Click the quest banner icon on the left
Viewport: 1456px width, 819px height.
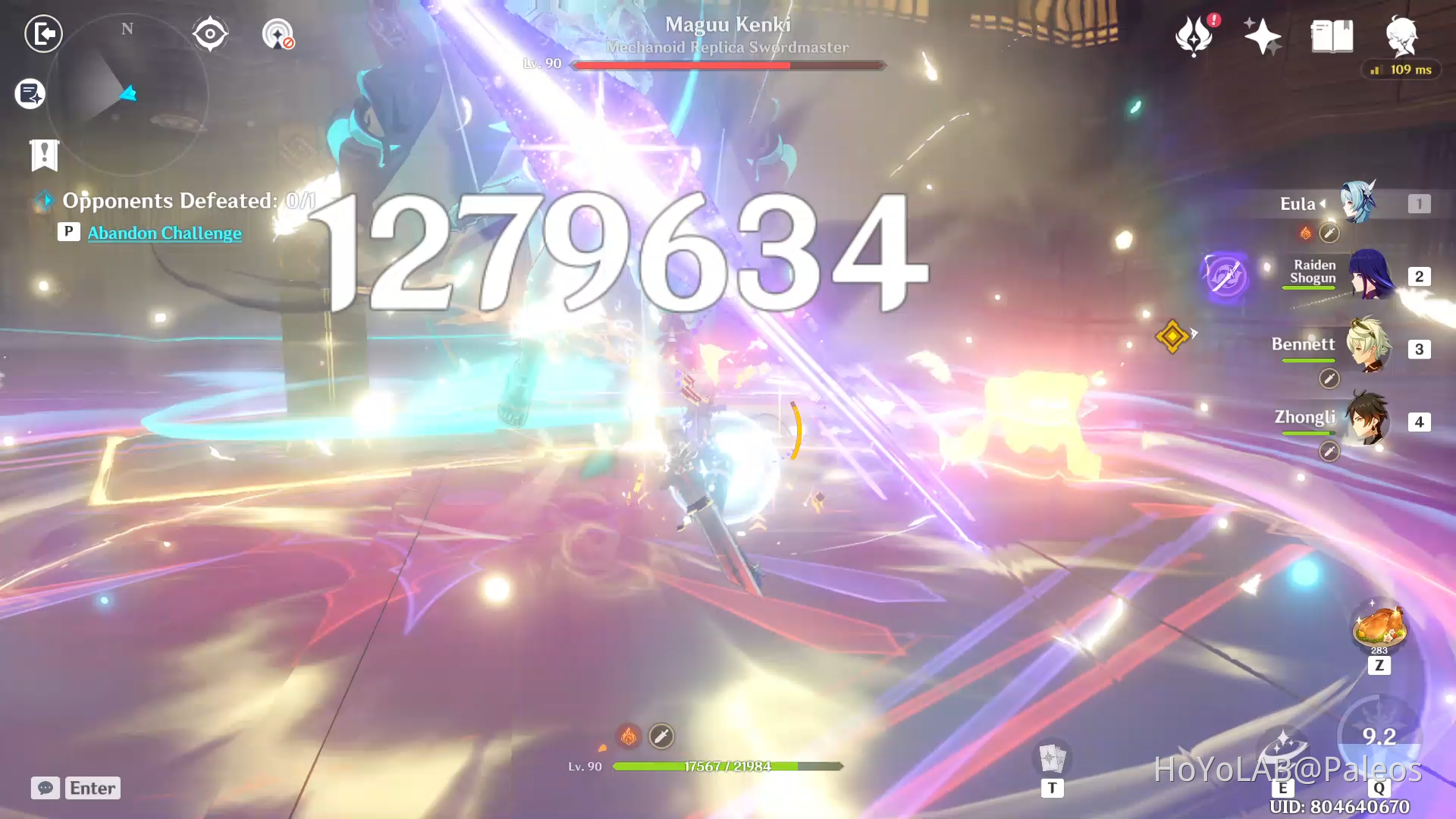click(45, 155)
